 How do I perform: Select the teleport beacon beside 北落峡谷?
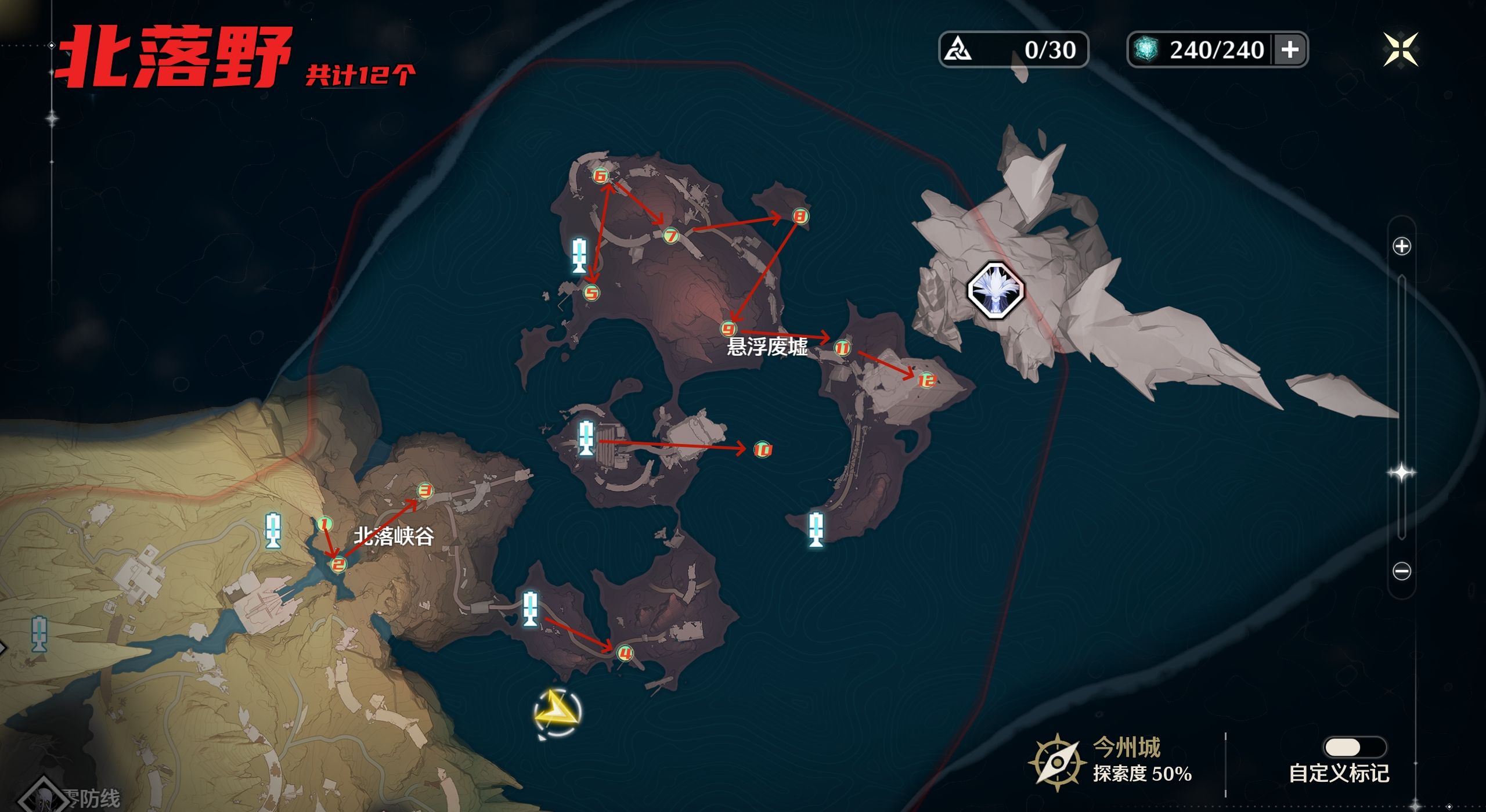(273, 530)
